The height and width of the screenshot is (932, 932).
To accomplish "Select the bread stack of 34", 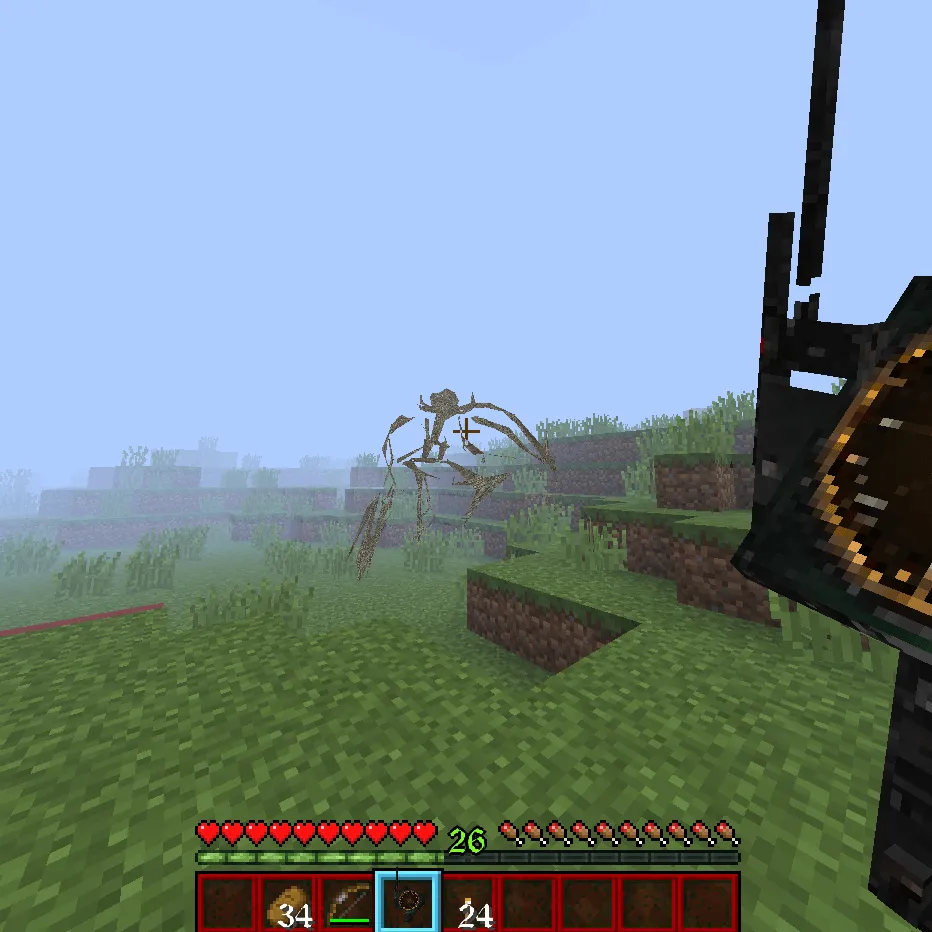I will click(x=286, y=902).
